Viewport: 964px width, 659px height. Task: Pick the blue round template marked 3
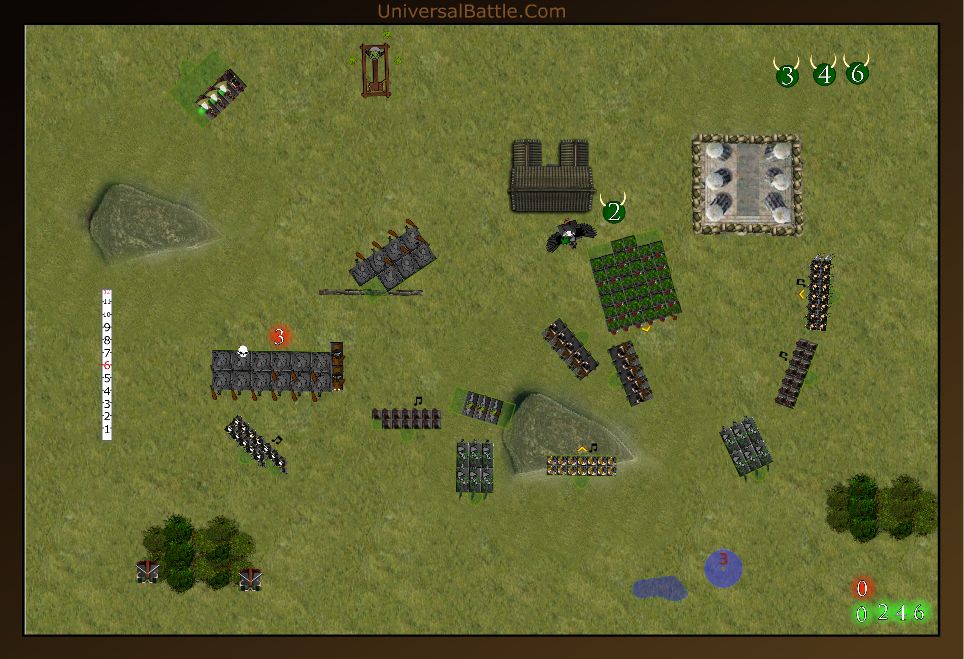pos(723,567)
